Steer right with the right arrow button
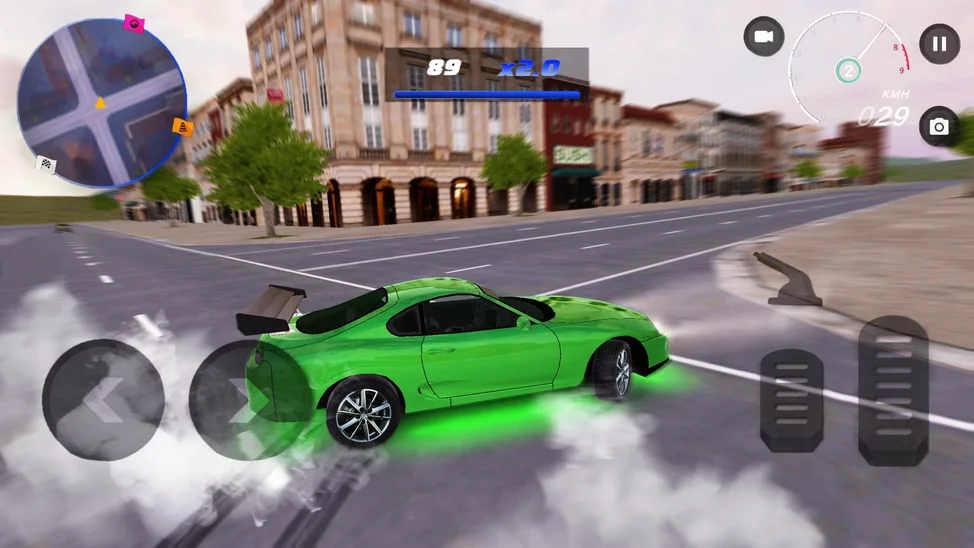The image size is (974, 548). click(240, 402)
